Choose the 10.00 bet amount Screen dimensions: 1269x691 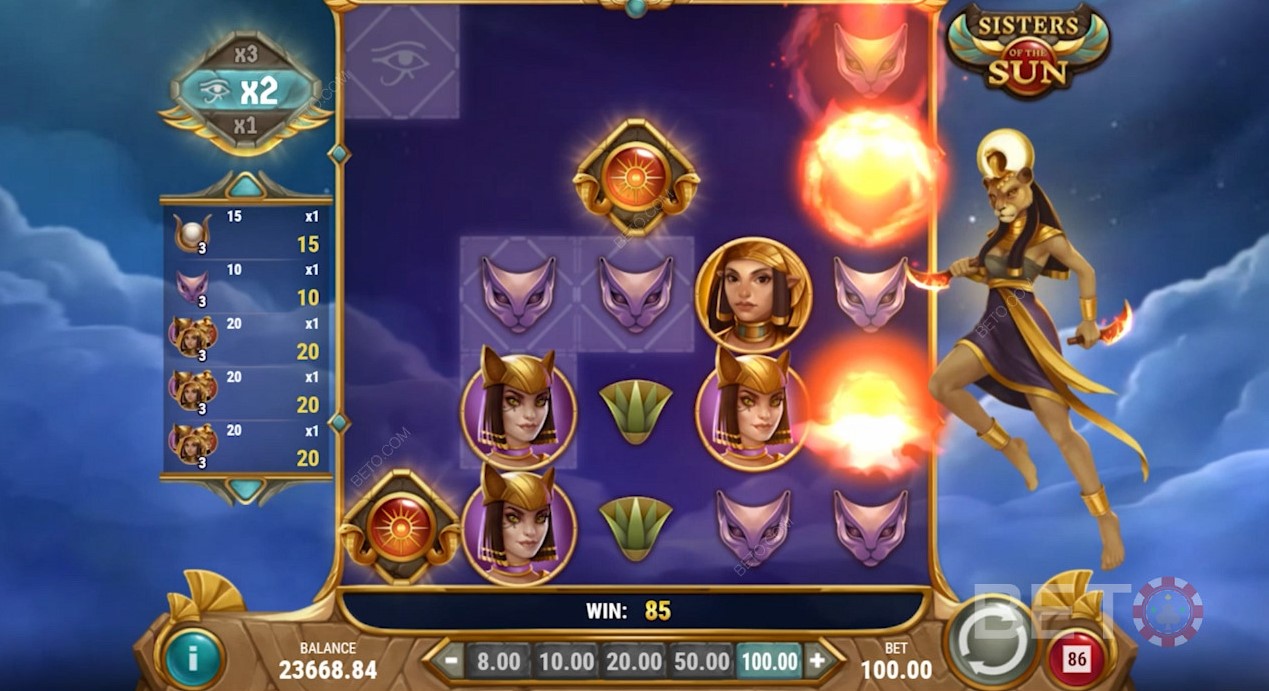[566, 661]
